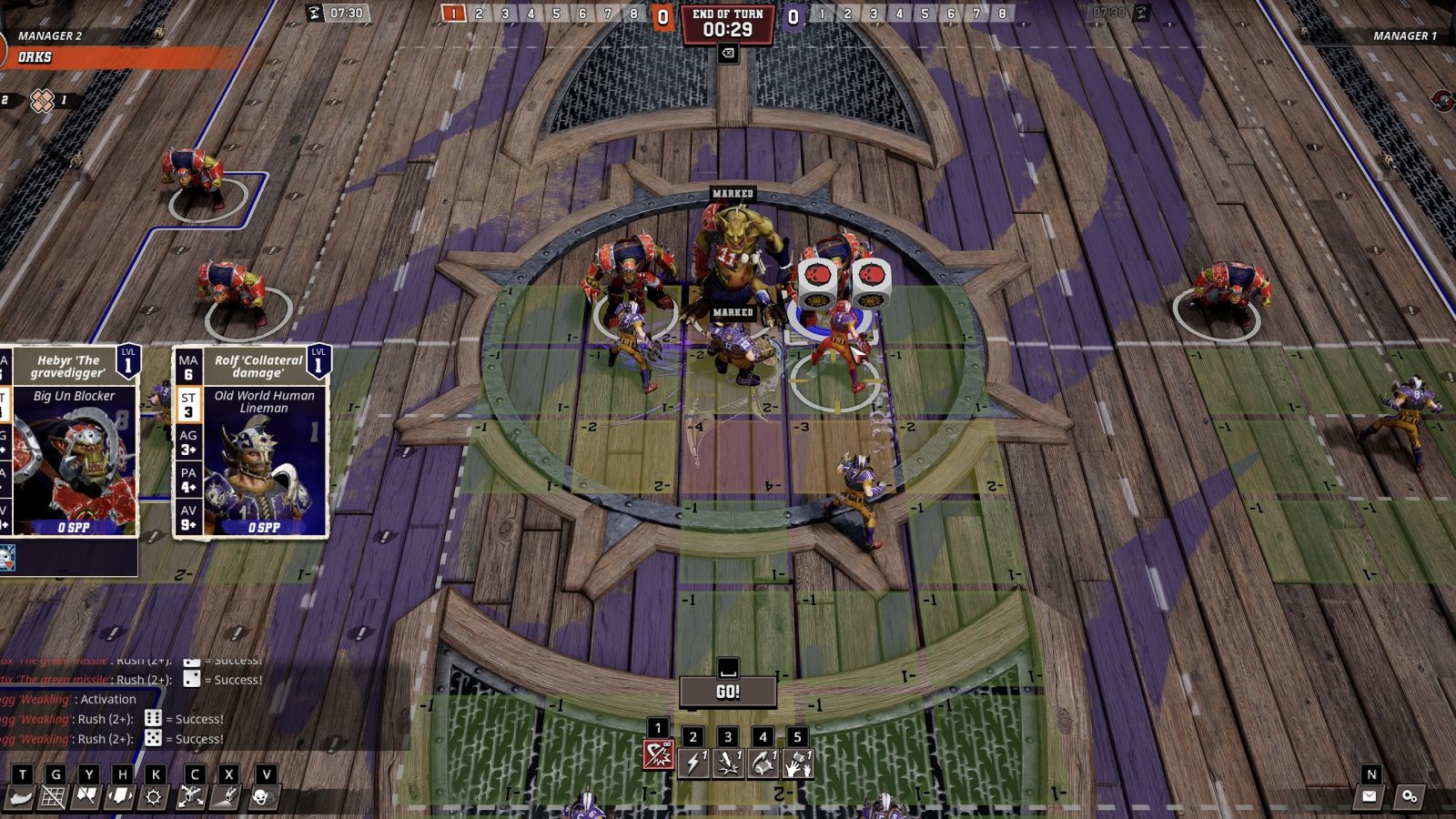Viewport: 1456px width, 819px height.
Task: Click the Manager 2 ORKS header panel
Action: click(x=55, y=45)
